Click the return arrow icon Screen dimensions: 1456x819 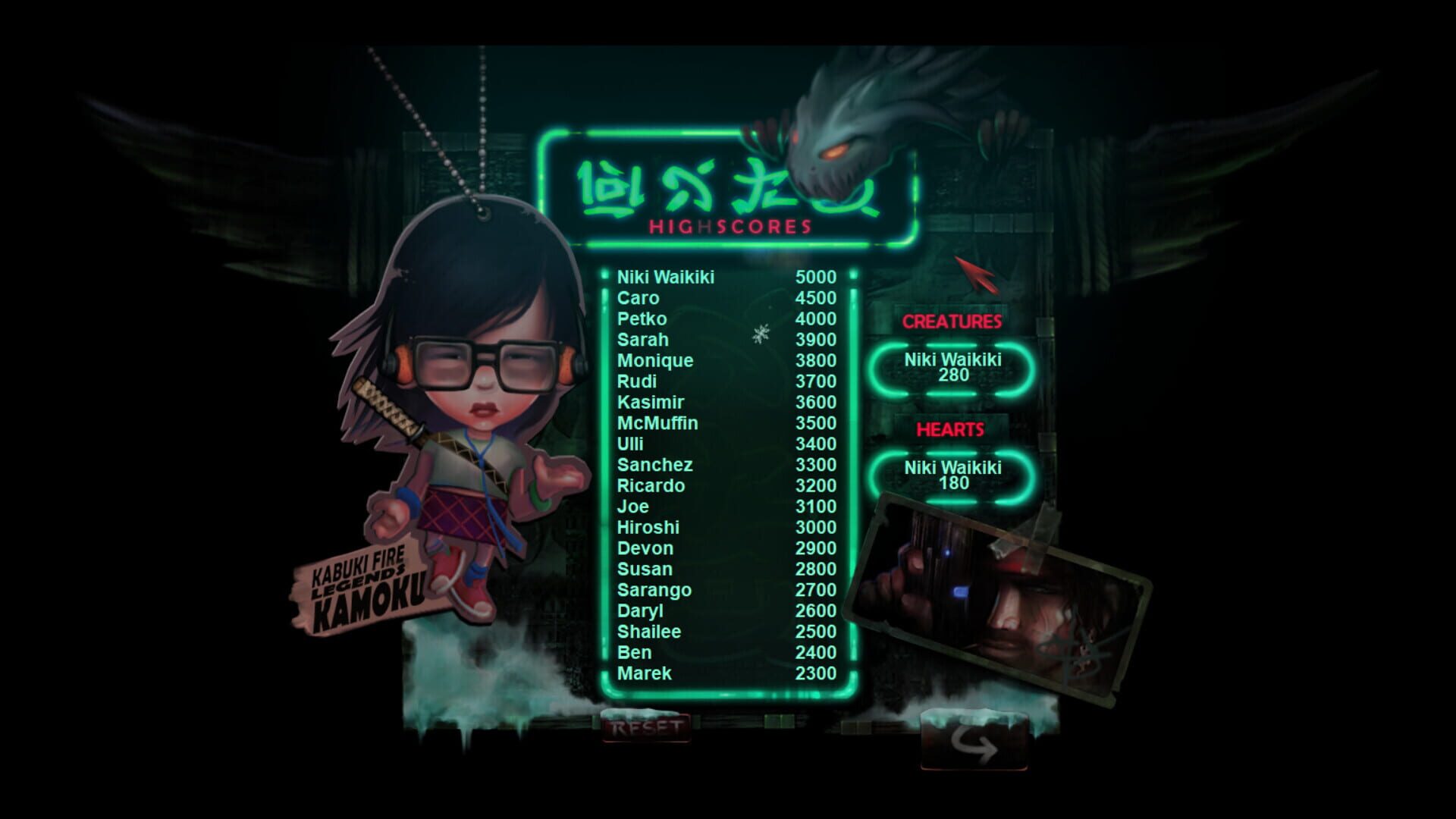tap(974, 747)
